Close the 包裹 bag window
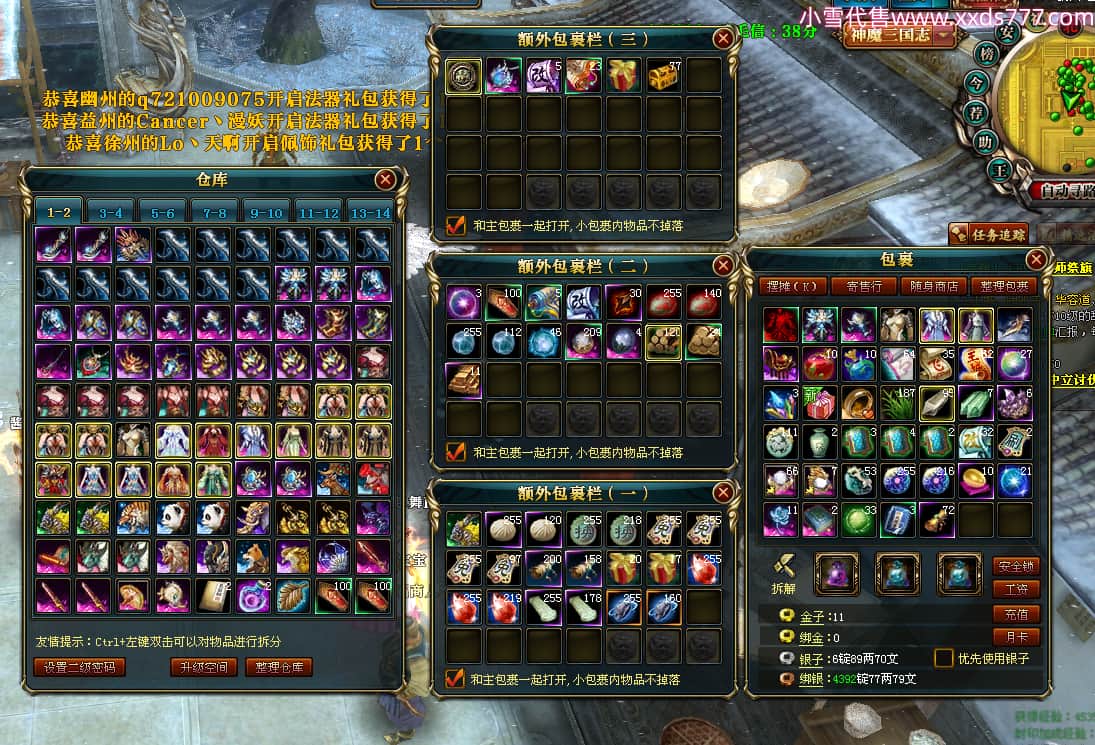 click(1036, 260)
